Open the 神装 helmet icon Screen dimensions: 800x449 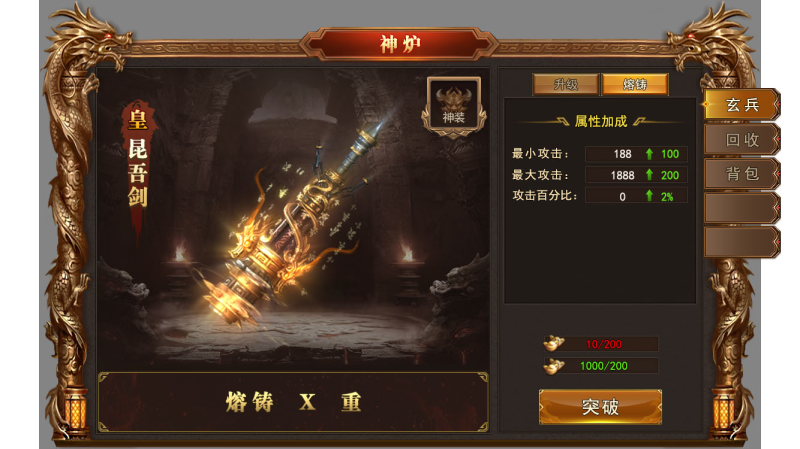coord(454,104)
